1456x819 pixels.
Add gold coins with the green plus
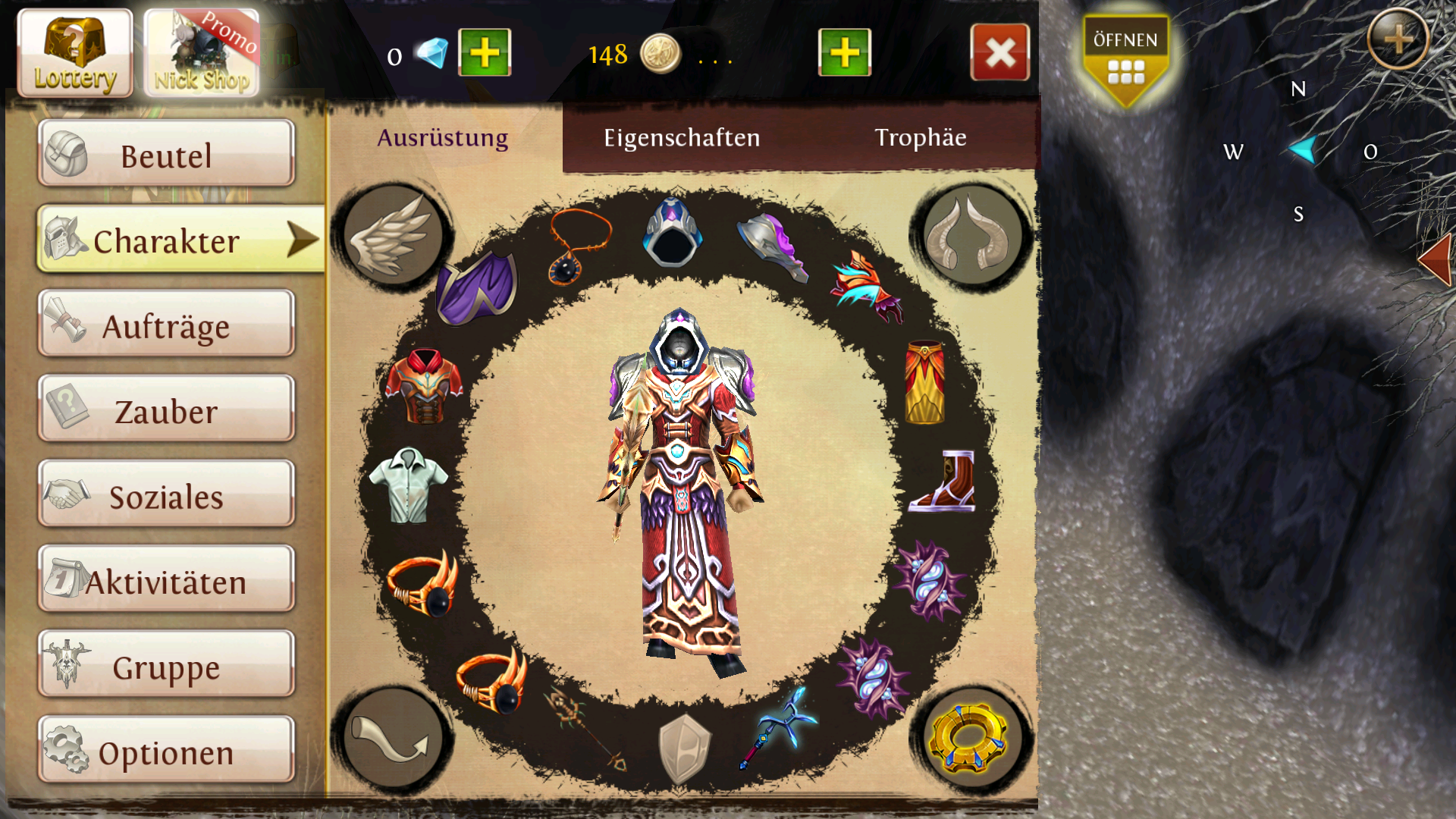(844, 53)
